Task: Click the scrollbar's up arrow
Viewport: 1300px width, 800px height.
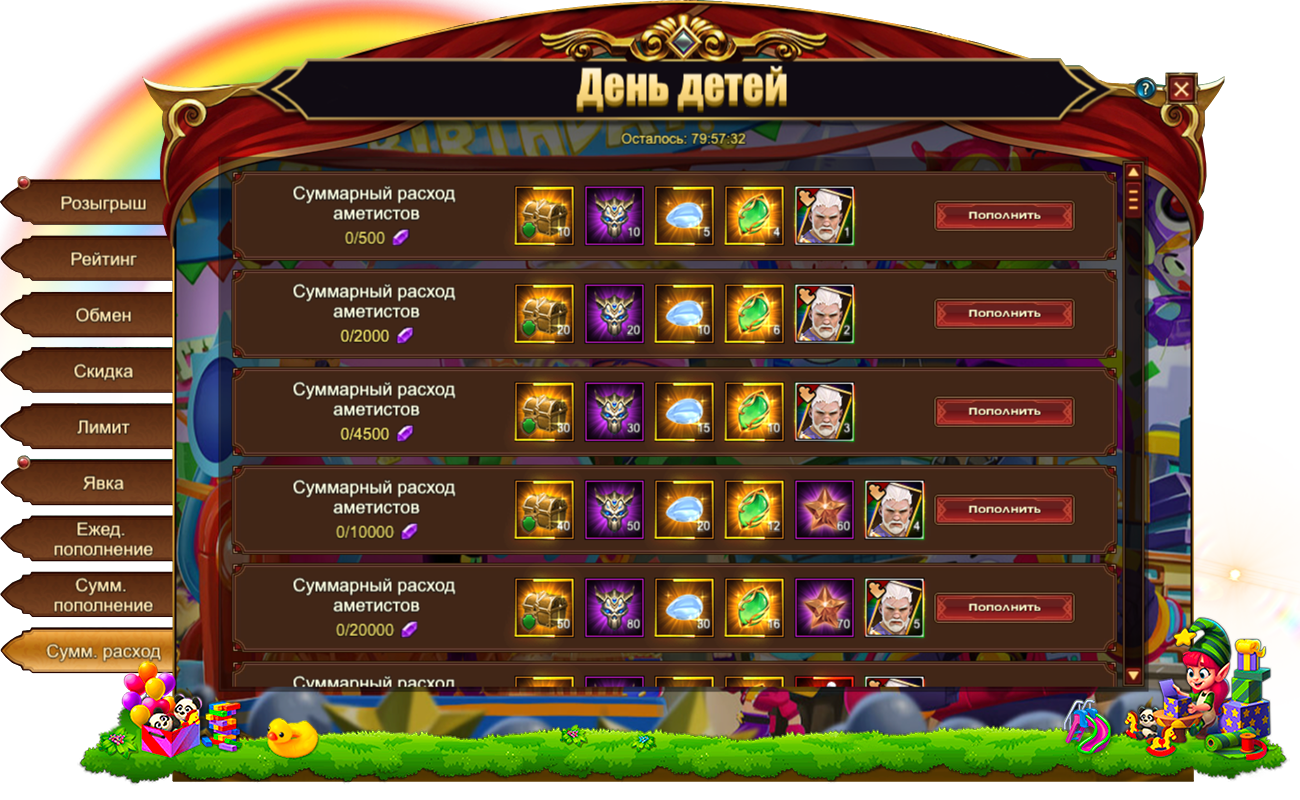Action: (1133, 172)
